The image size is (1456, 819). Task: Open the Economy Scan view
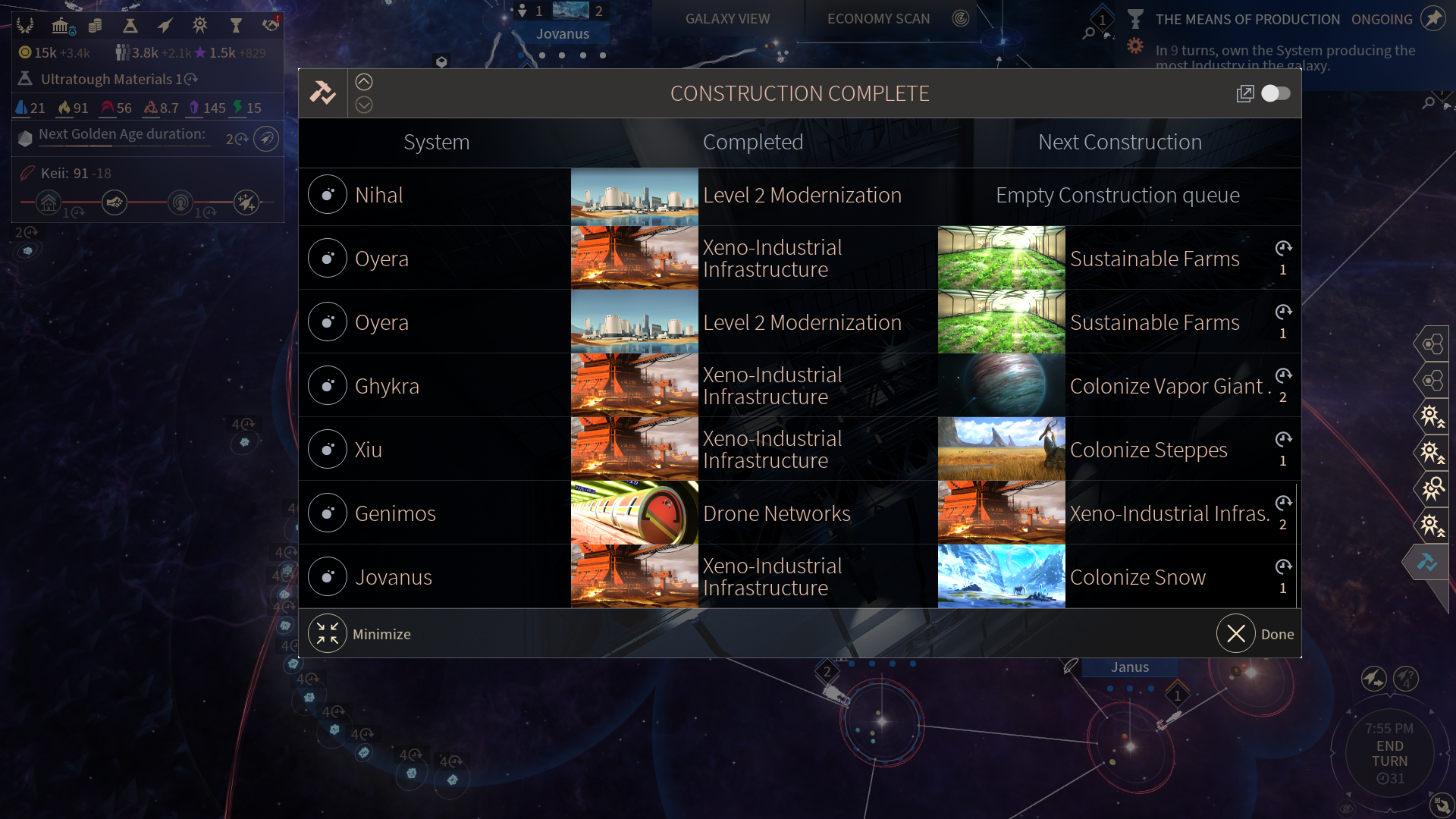click(x=878, y=19)
